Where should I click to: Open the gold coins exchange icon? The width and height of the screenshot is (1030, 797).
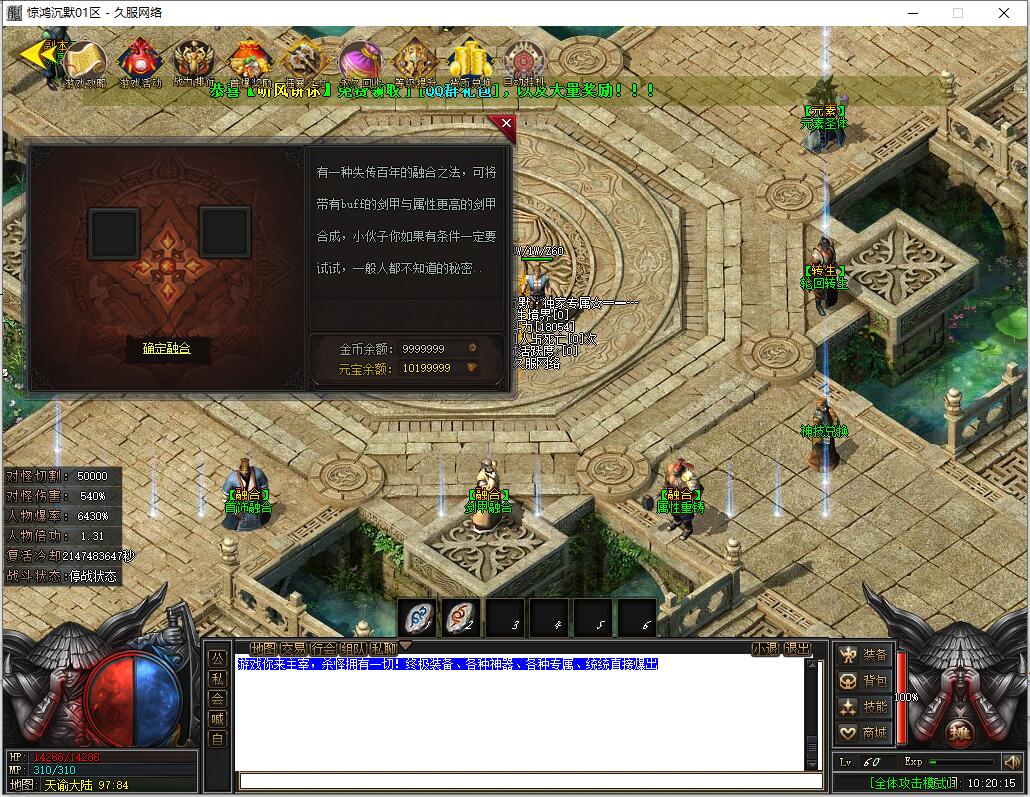tap(469, 61)
